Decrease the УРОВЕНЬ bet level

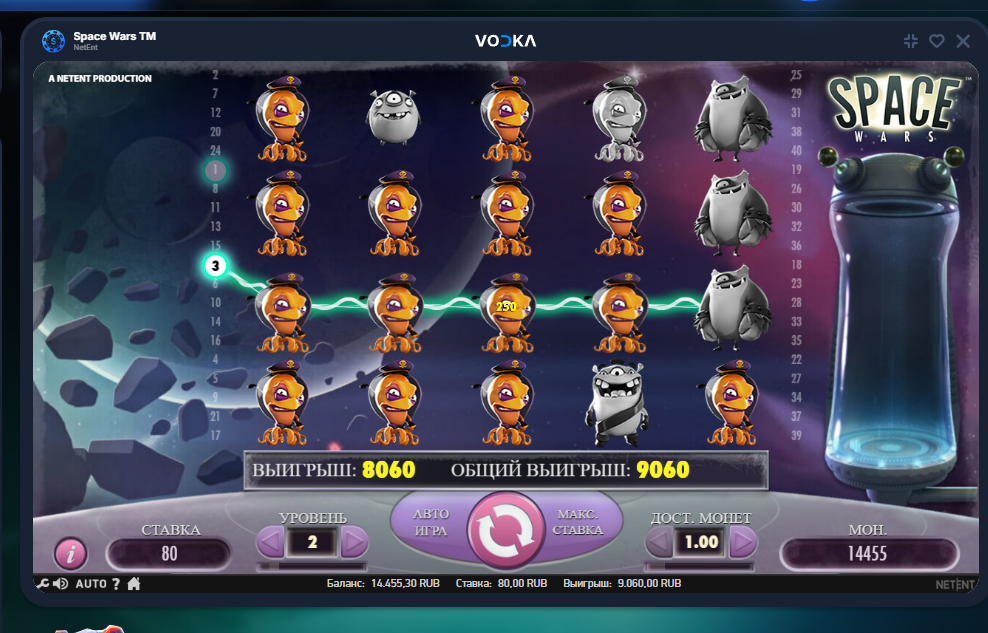pyautogui.click(x=271, y=542)
